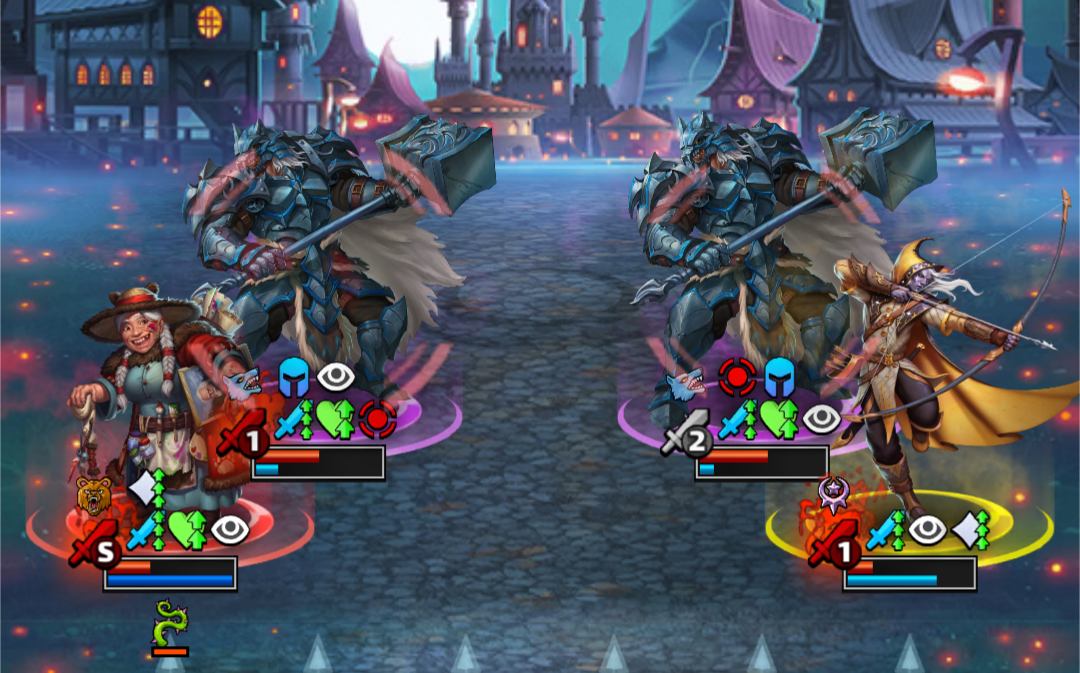
Task: Select the green thorny vine icon
Action: (x=169, y=623)
